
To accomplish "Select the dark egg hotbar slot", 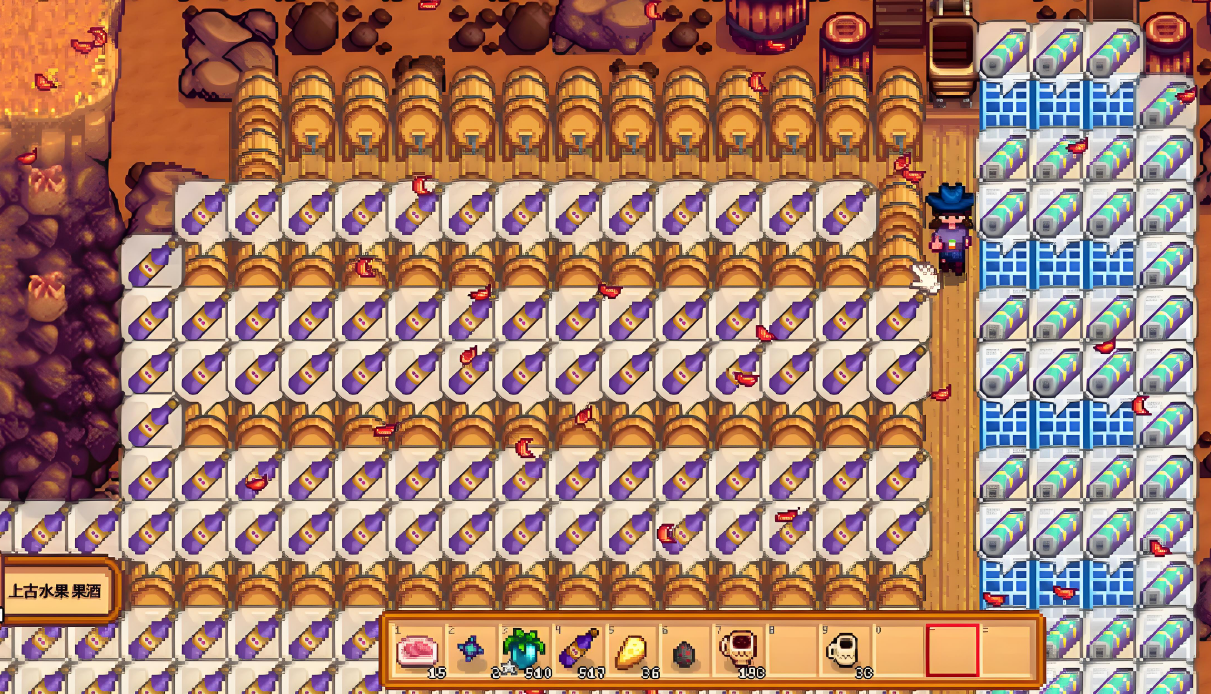I will (682, 652).
